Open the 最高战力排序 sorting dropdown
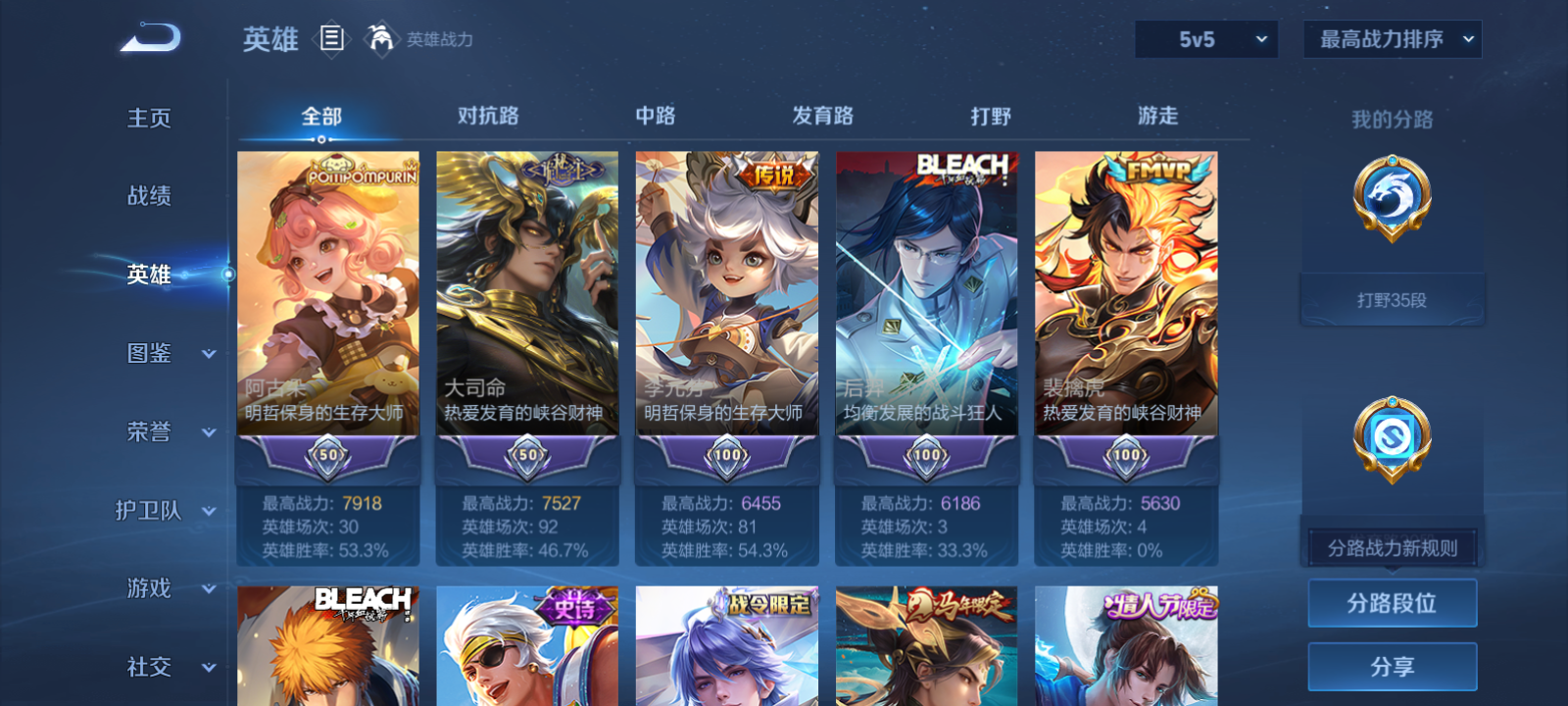This screenshot has width=1568, height=706. coord(1391,40)
